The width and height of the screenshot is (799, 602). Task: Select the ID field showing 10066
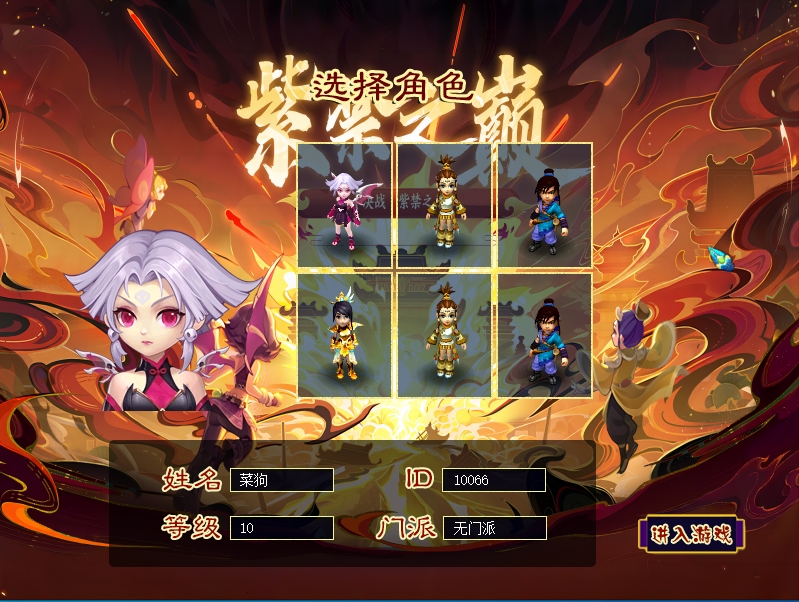click(x=494, y=480)
